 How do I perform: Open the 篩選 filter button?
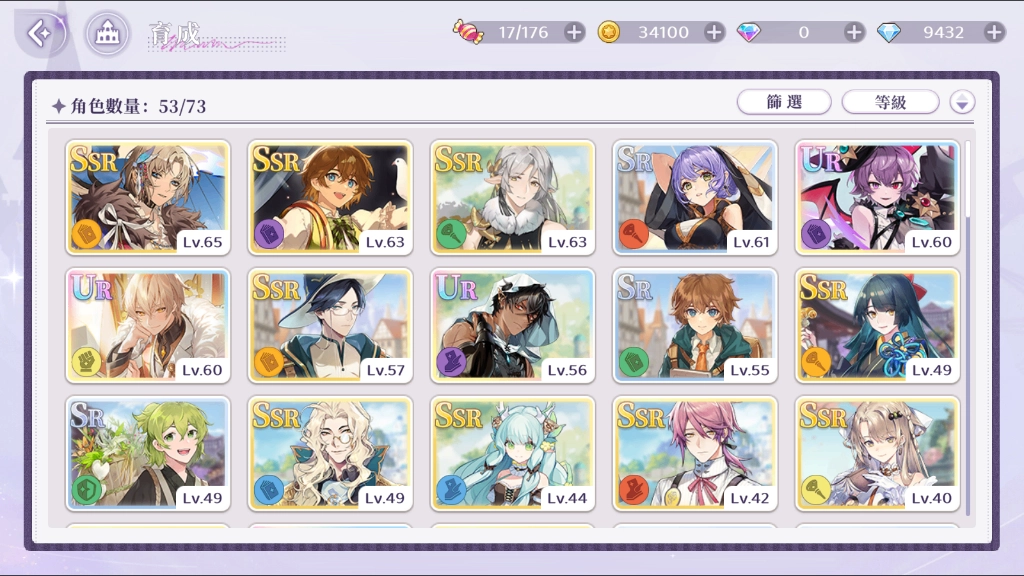pos(785,102)
